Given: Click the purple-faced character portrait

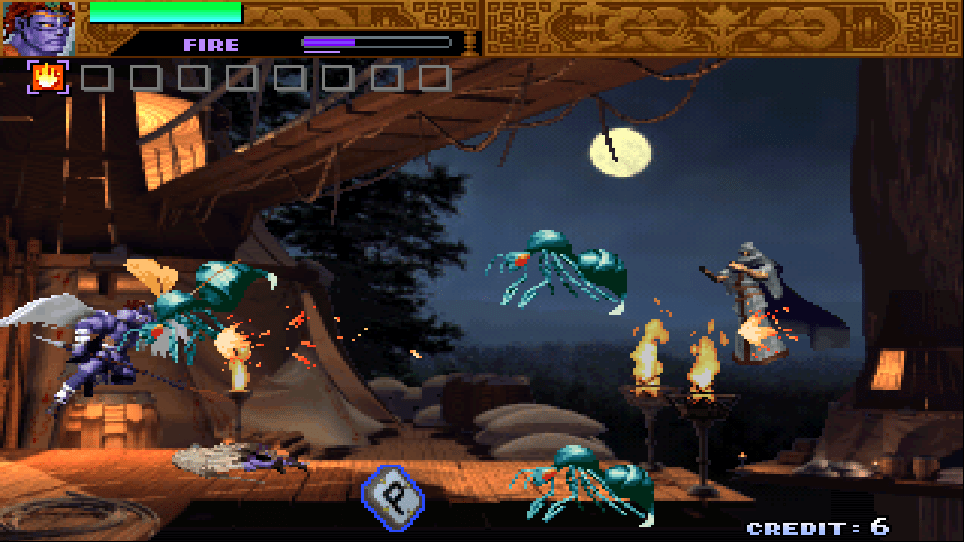Looking at the screenshot, I should coord(38,27).
